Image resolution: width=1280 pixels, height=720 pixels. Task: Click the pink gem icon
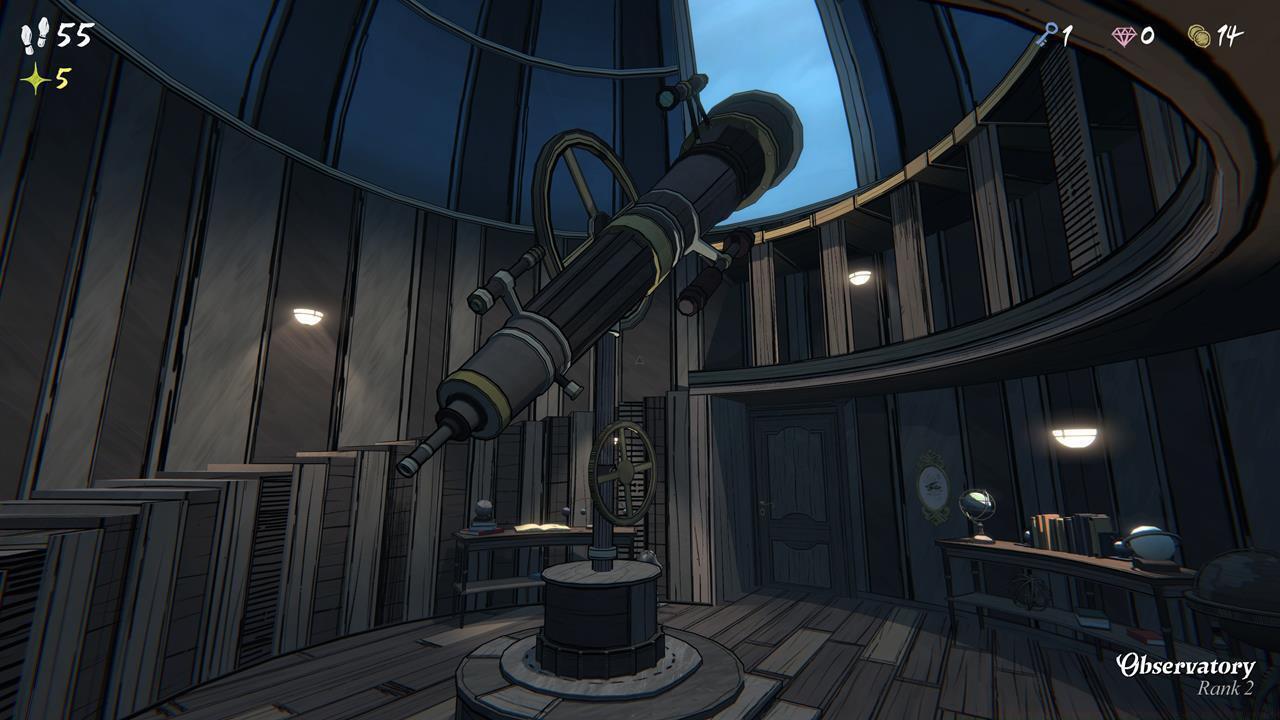1124,36
